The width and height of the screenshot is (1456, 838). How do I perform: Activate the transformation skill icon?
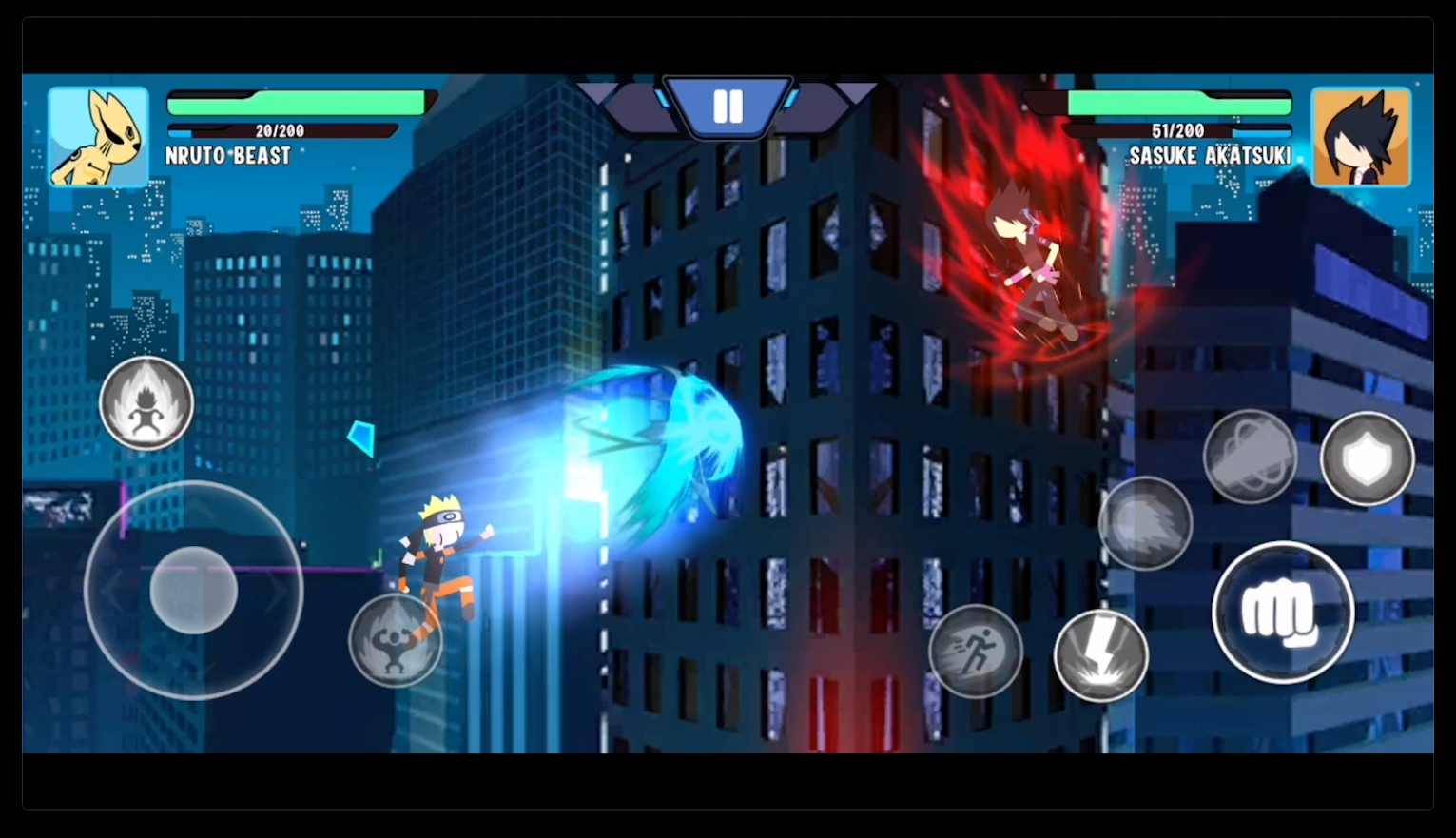point(146,402)
